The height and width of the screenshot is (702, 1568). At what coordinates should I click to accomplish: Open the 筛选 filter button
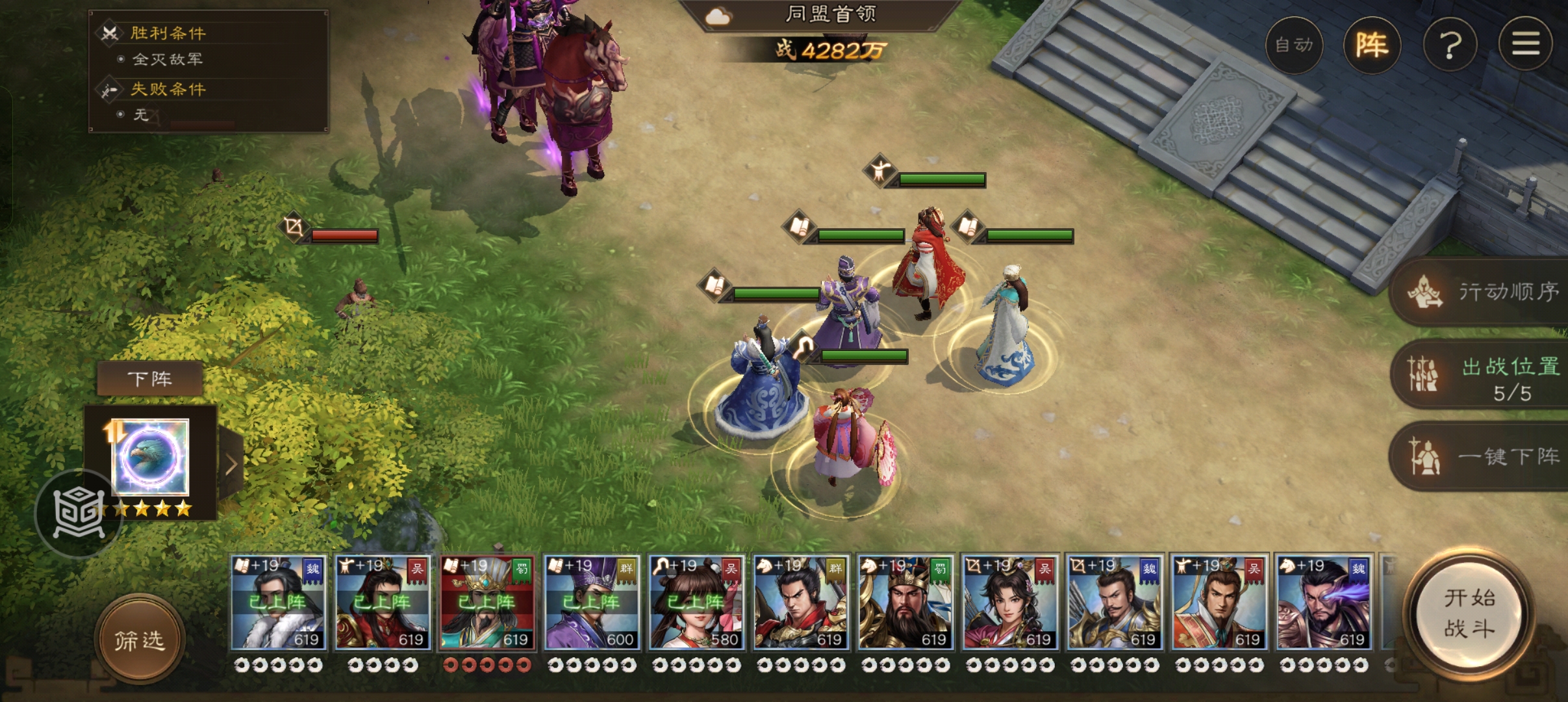139,640
